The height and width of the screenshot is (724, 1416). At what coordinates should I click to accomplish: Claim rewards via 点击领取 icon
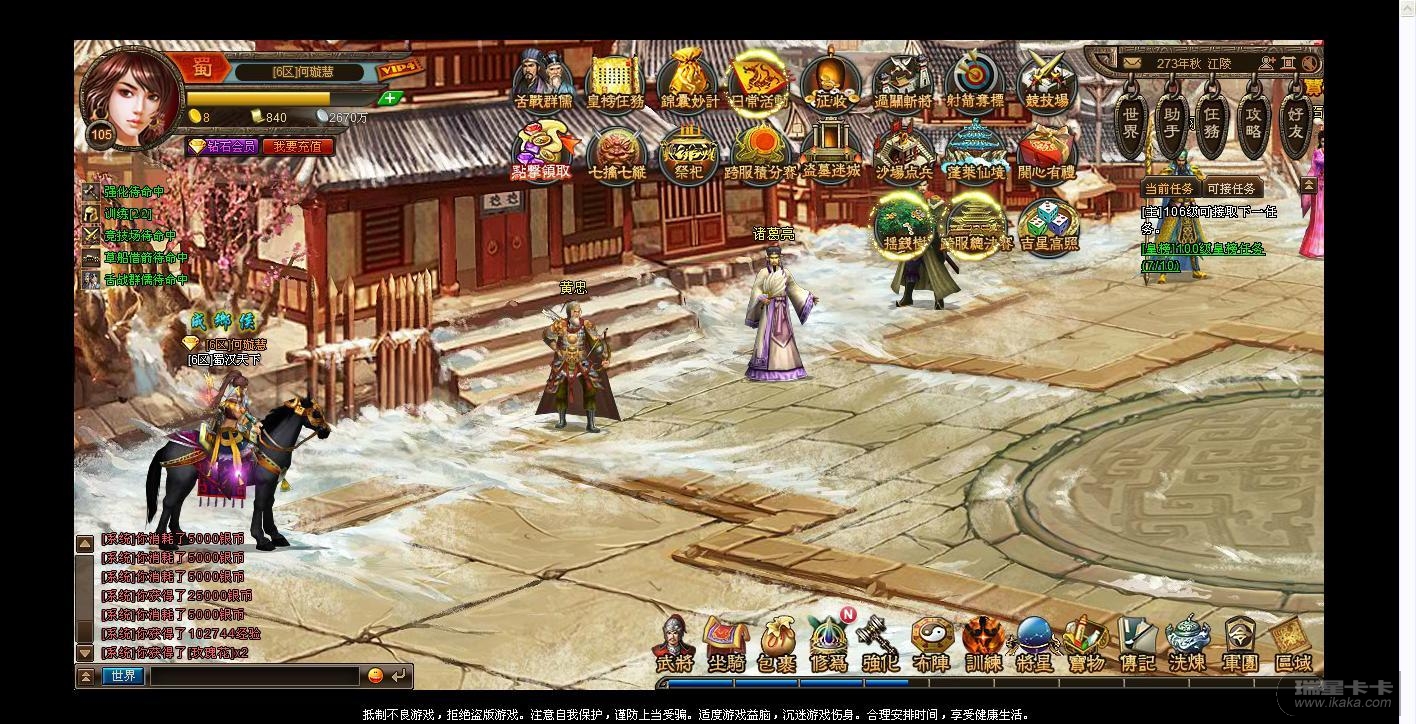click(x=542, y=151)
